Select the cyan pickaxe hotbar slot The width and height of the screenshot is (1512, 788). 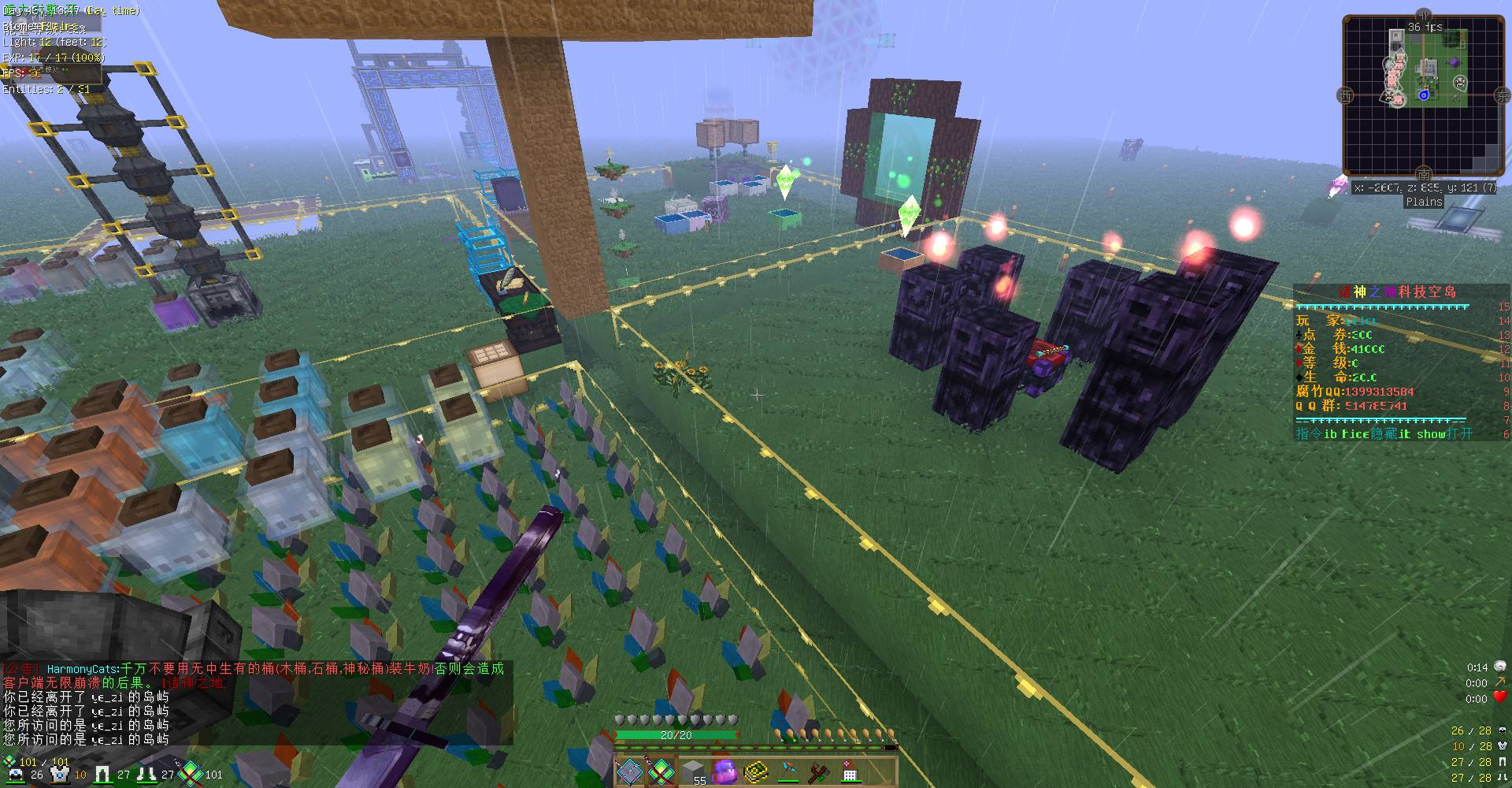coord(787,771)
